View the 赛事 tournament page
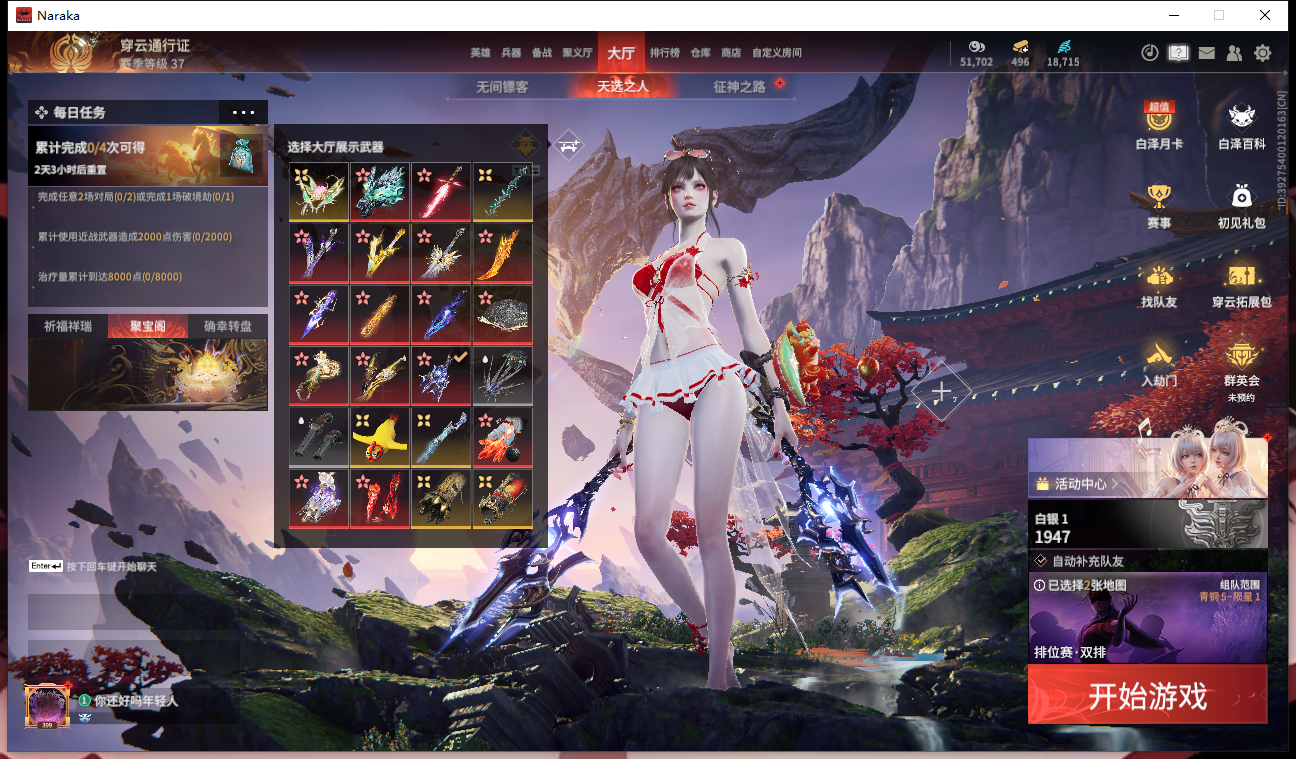The image size is (1296, 759). 1159,204
